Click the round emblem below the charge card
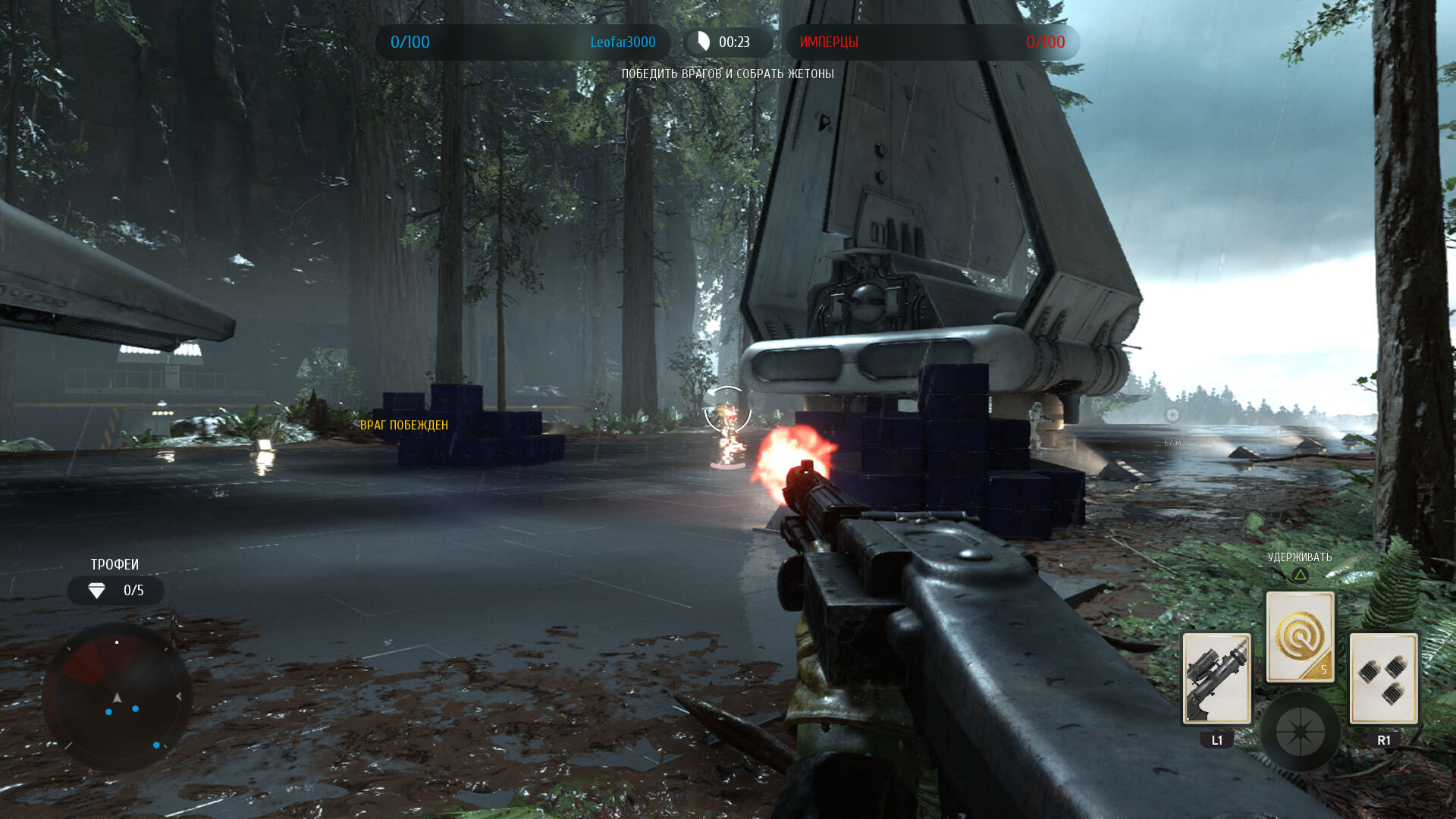Viewport: 1456px width, 819px height. (1300, 732)
